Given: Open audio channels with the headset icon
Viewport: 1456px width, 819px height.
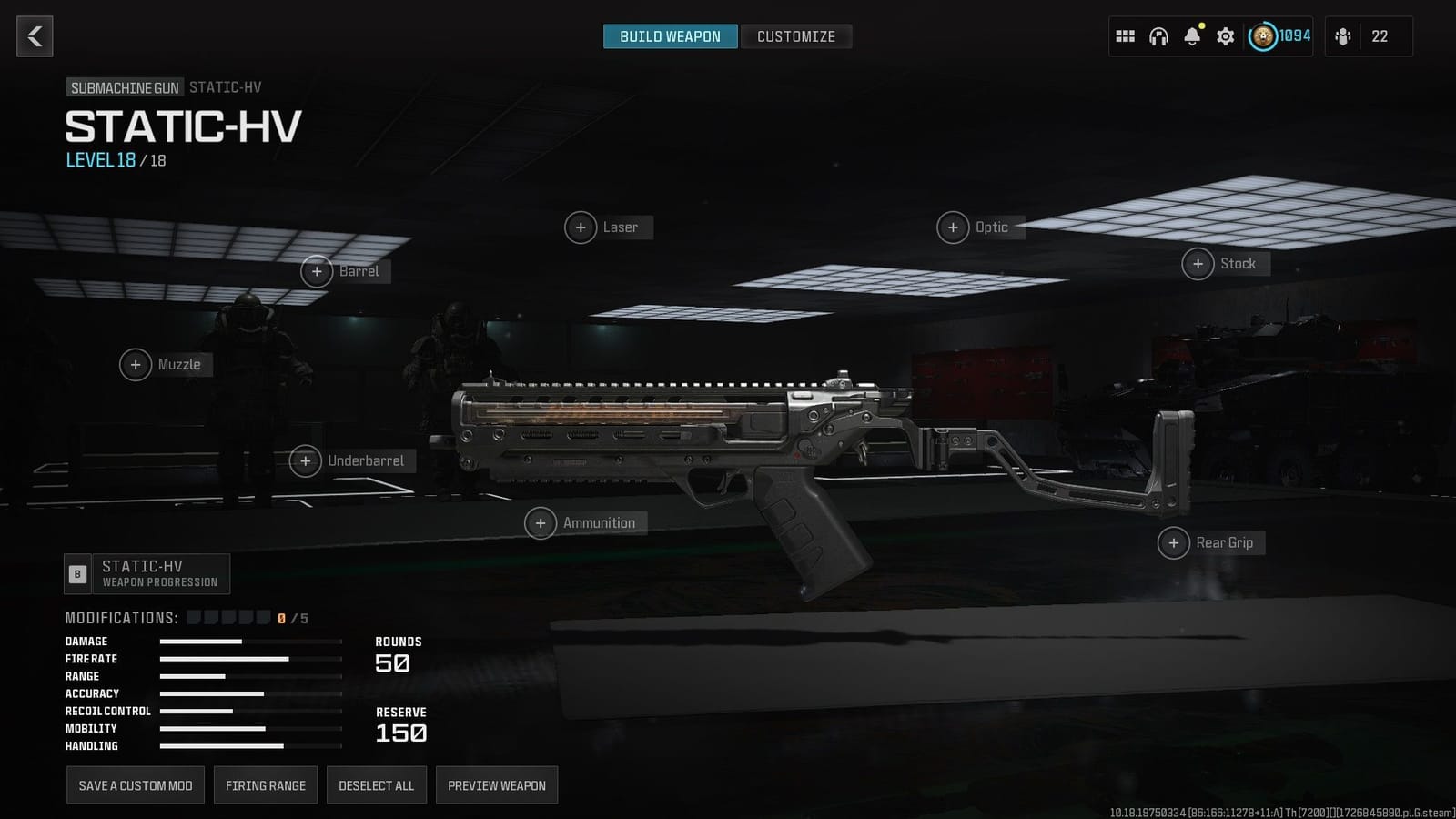Looking at the screenshot, I should pyautogui.click(x=1158, y=36).
